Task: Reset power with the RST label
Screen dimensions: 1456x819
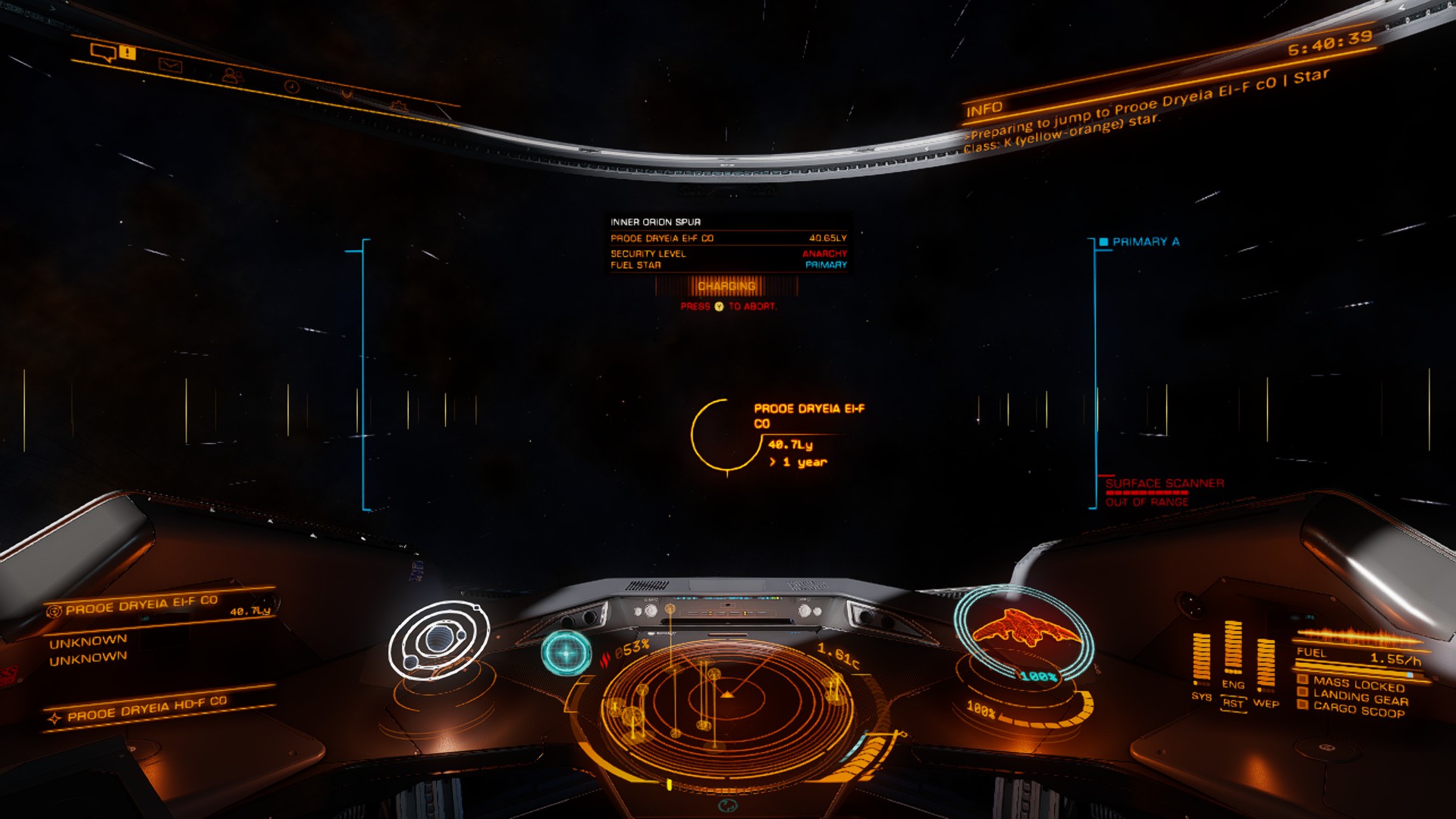Action: coord(1234,704)
